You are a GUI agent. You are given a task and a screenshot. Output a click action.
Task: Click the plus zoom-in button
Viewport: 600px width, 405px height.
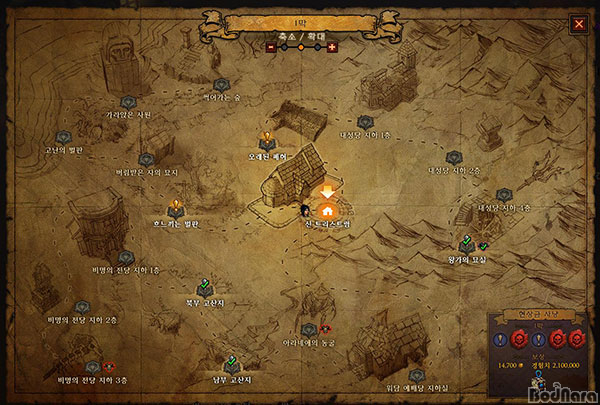(x=332, y=46)
